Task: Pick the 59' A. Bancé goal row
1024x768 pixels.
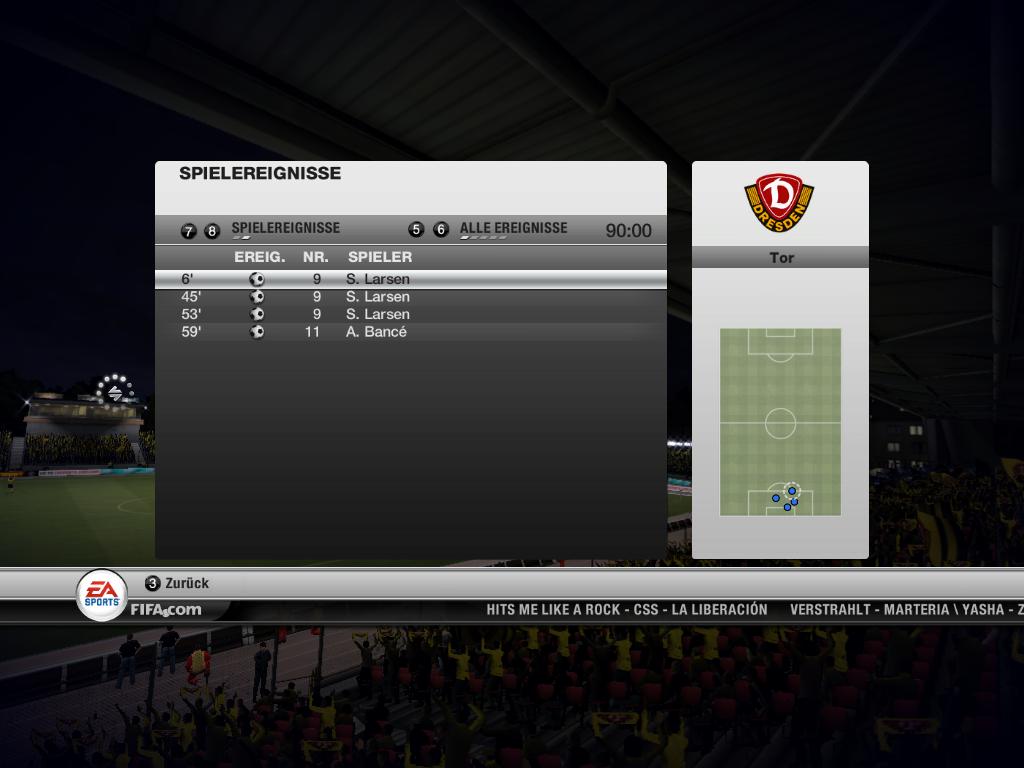Action: (410, 332)
